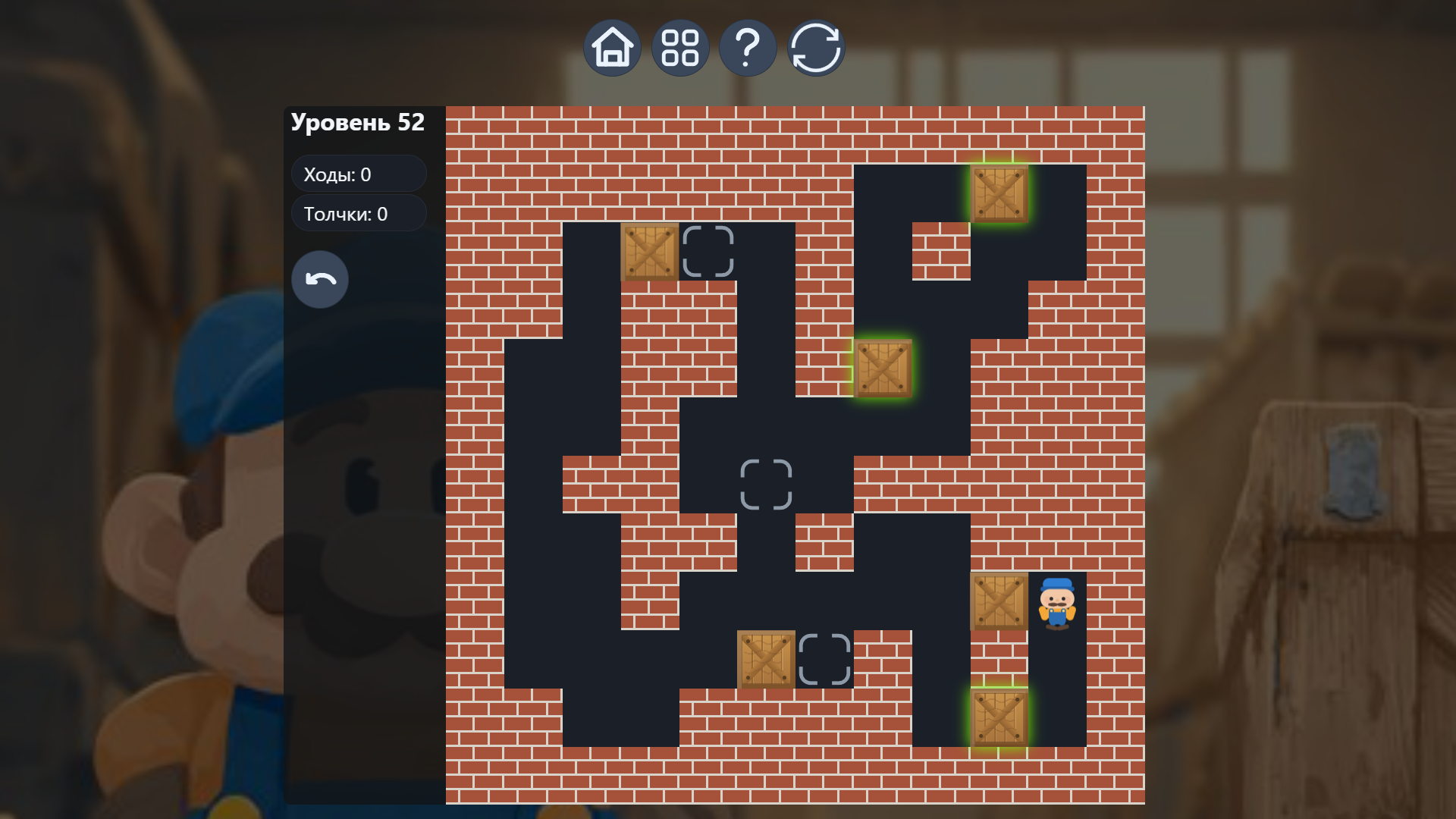Click the Толчки counter field
This screenshot has width=1456, height=819.
tap(358, 213)
